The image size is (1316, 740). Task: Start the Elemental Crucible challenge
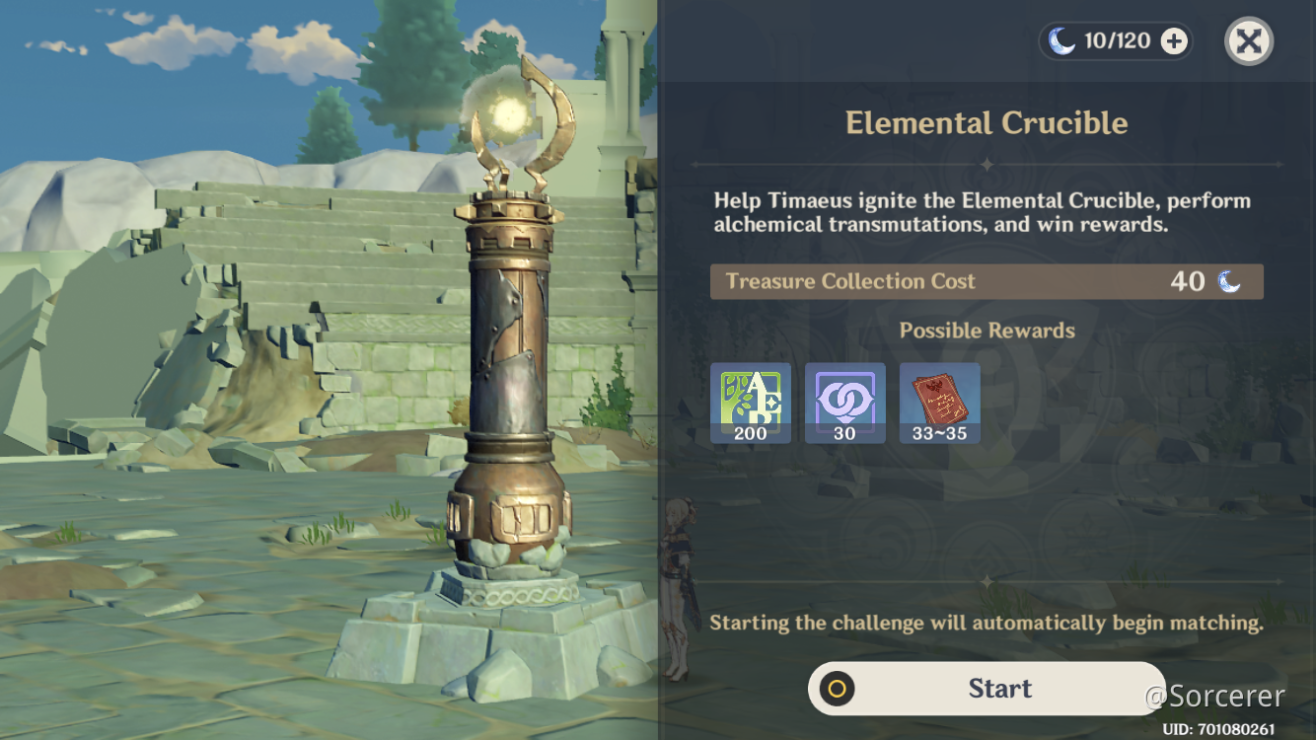click(x=986, y=688)
